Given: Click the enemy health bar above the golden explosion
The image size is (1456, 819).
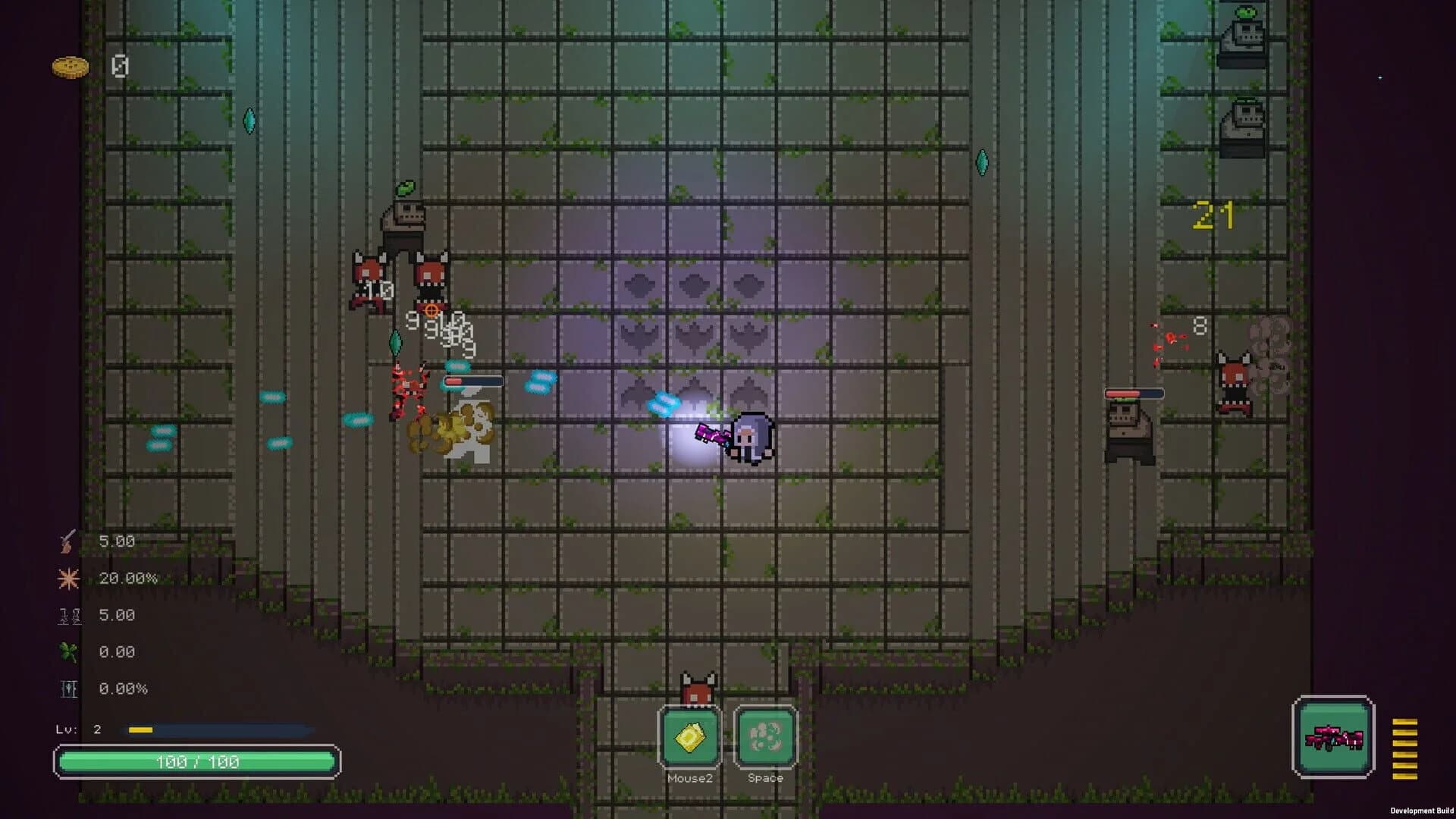Looking at the screenshot, I should click(x=473, y=381).
